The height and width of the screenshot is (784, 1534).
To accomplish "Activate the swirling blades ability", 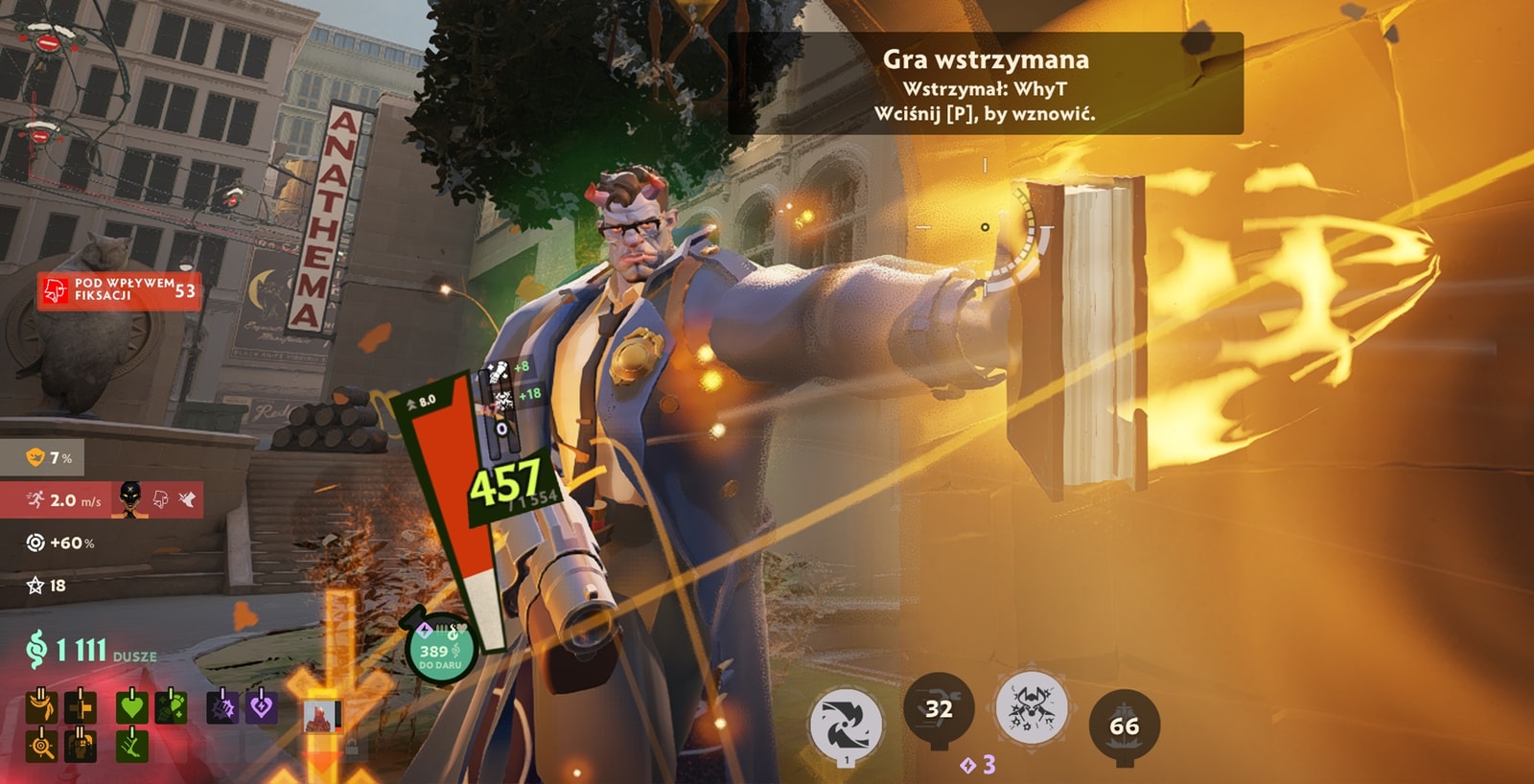I will point(846,726).
